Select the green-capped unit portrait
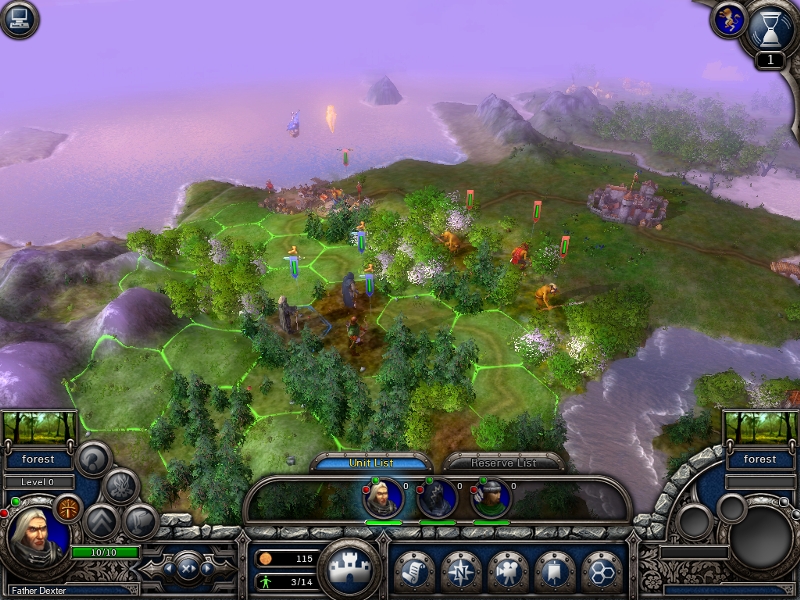Screen dimensions: 800x600 tap(490, 498)
